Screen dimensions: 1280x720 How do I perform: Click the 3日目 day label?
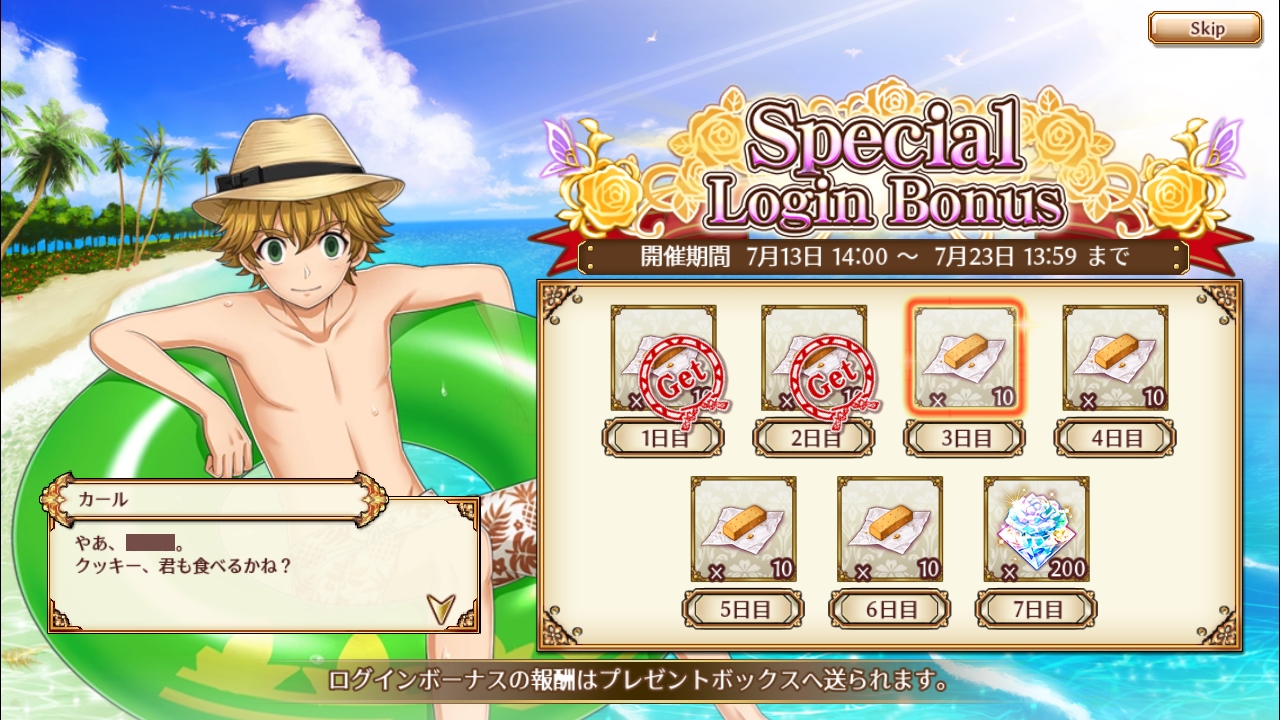[x=965, y=438]
